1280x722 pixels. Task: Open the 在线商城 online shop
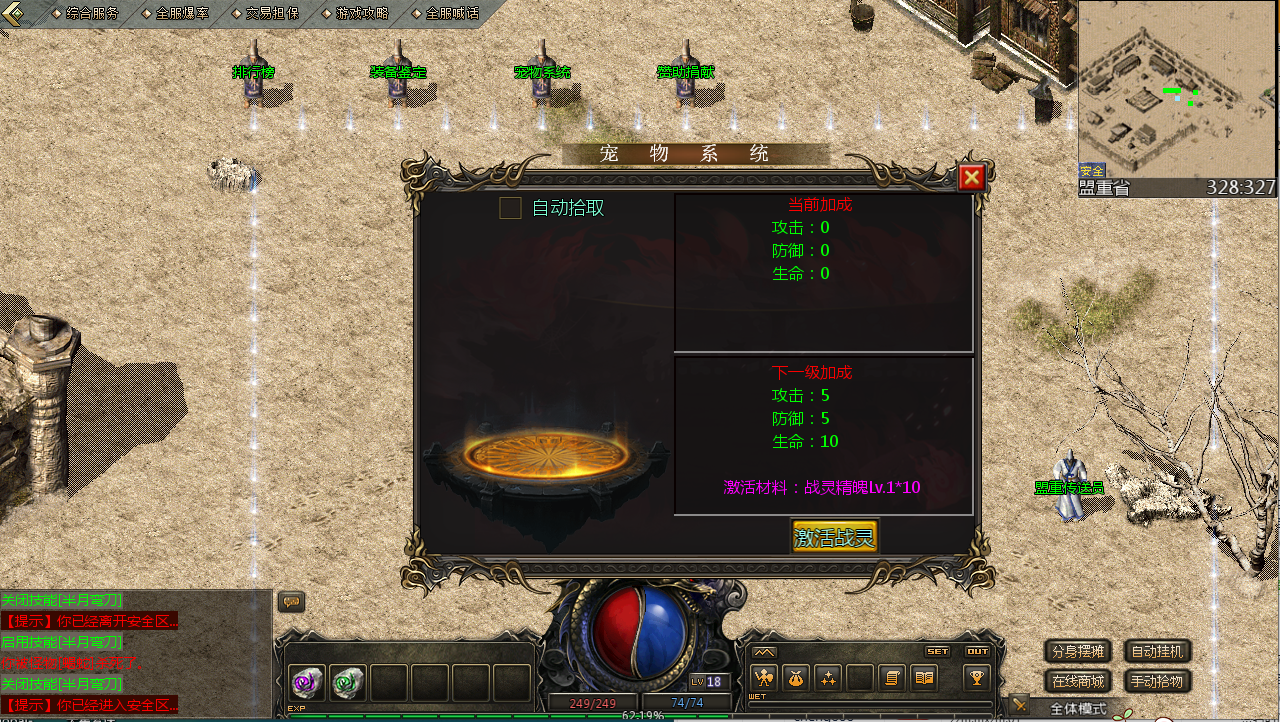pos(1078,682)
